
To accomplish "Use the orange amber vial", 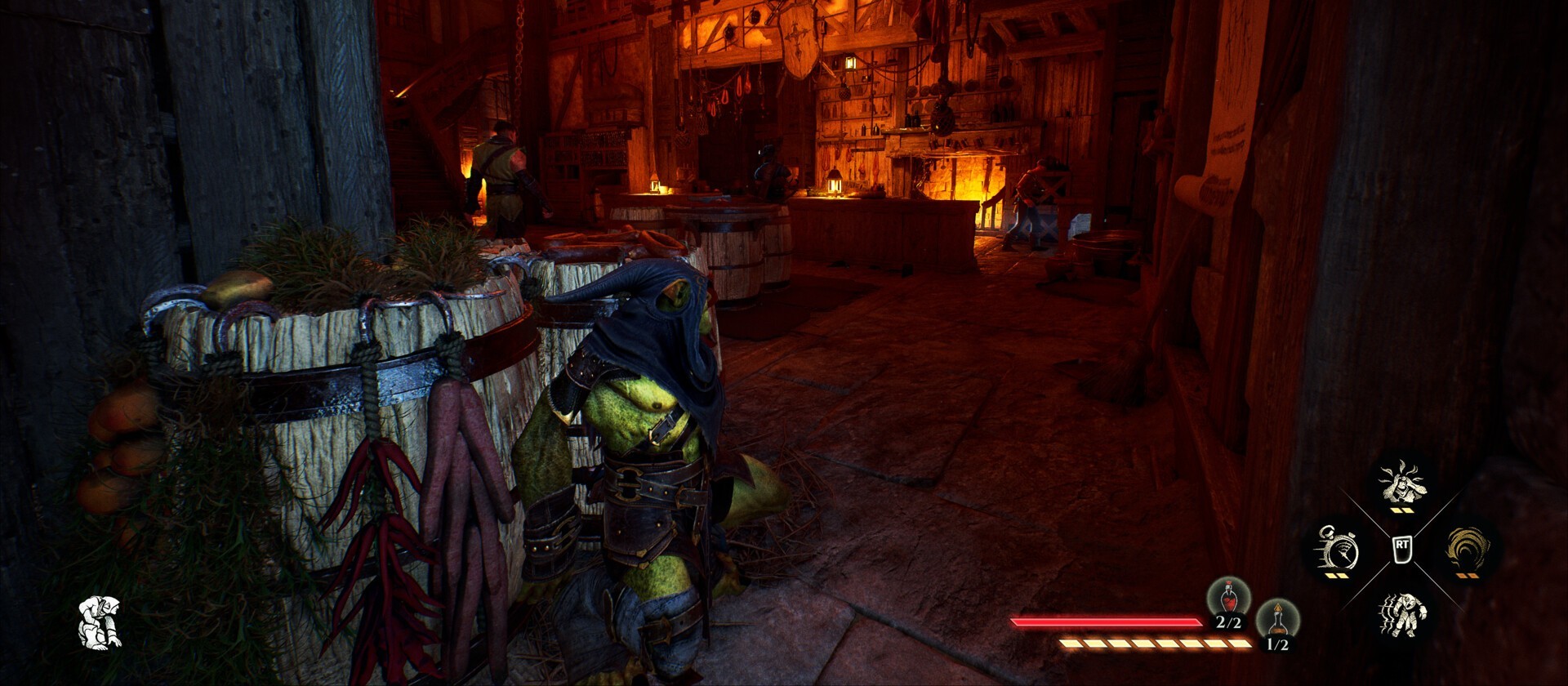I will tap(1277, 622).
